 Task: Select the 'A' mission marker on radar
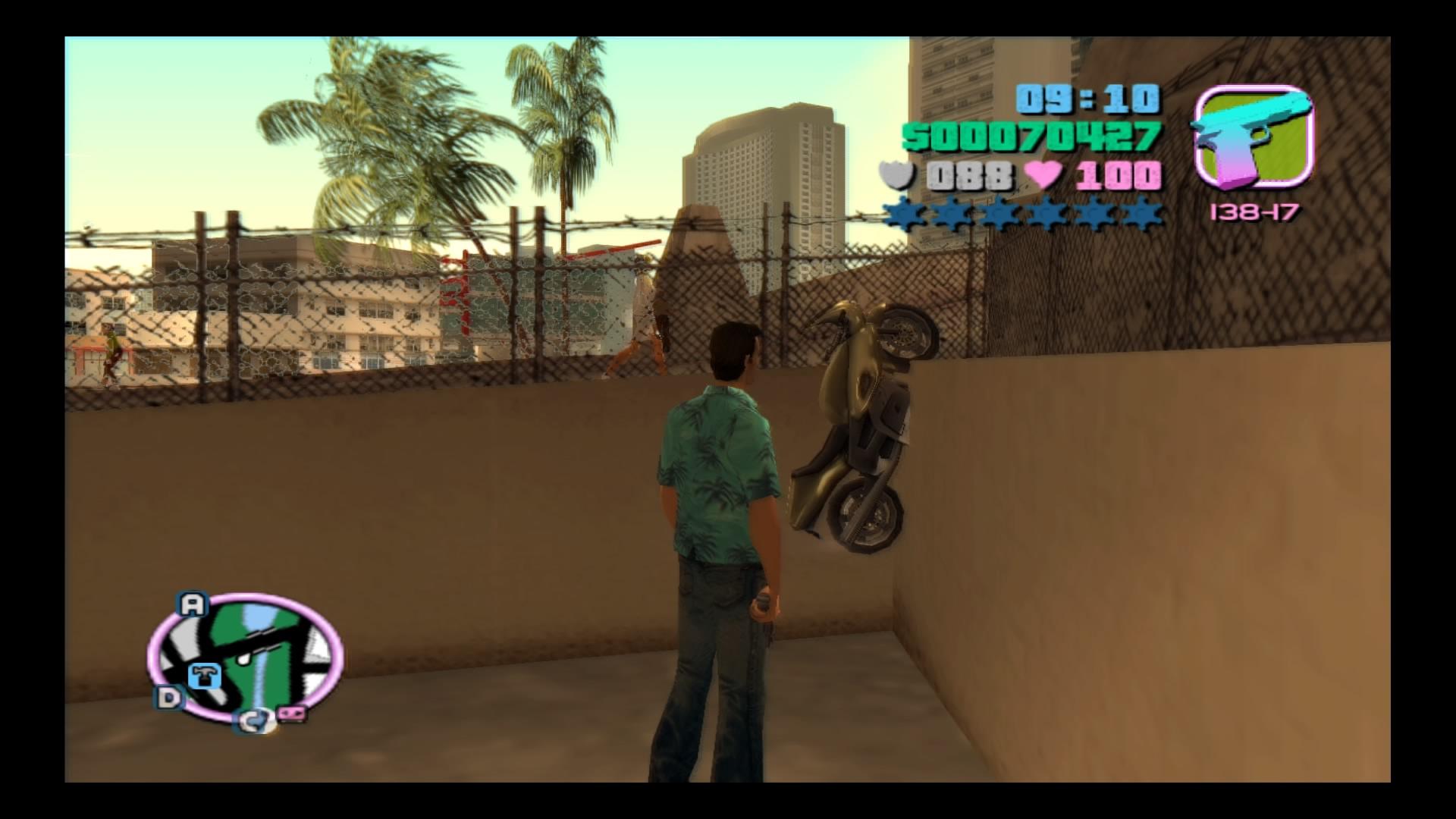click(x=192, y=604)
